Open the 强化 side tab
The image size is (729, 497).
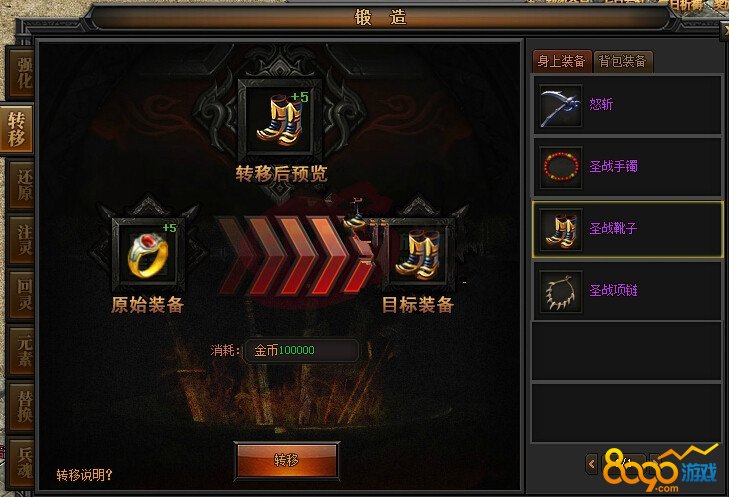(19, 70)
